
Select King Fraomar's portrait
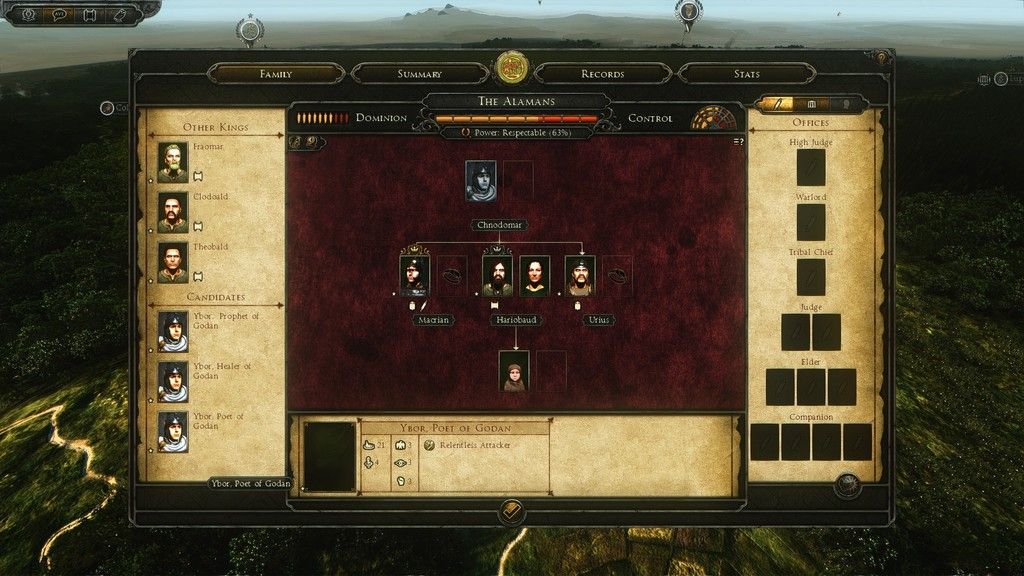tap(173, 161)
